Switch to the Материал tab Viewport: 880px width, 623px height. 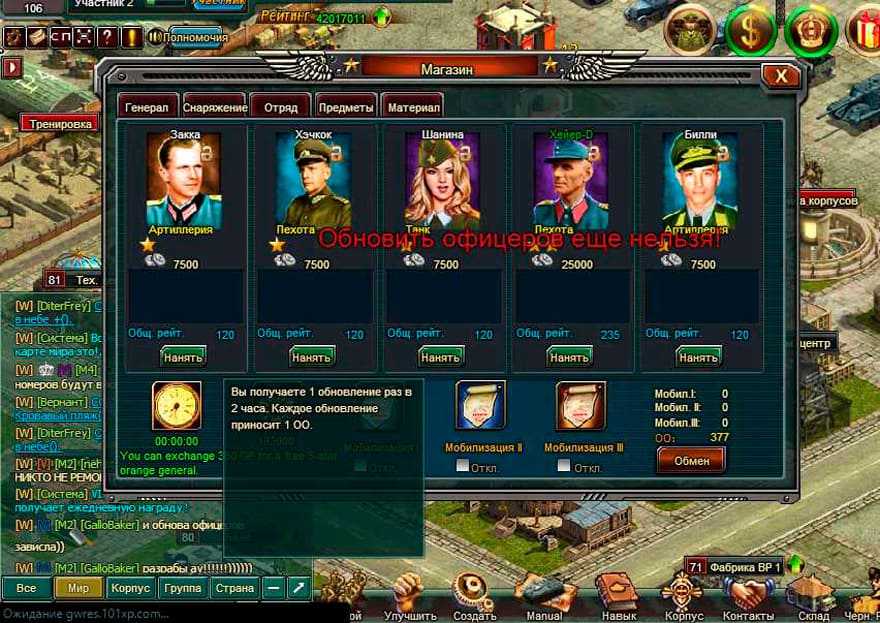tap(411, 106)
